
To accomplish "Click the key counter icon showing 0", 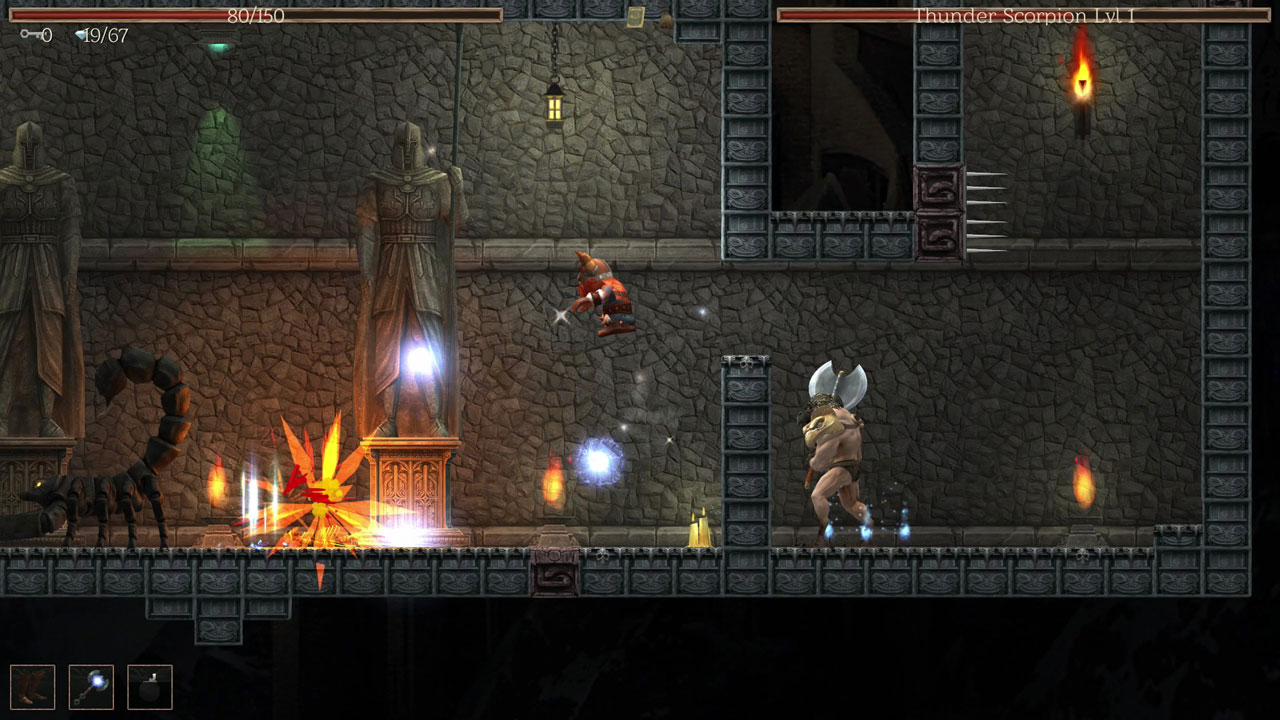I will [33, 36].
